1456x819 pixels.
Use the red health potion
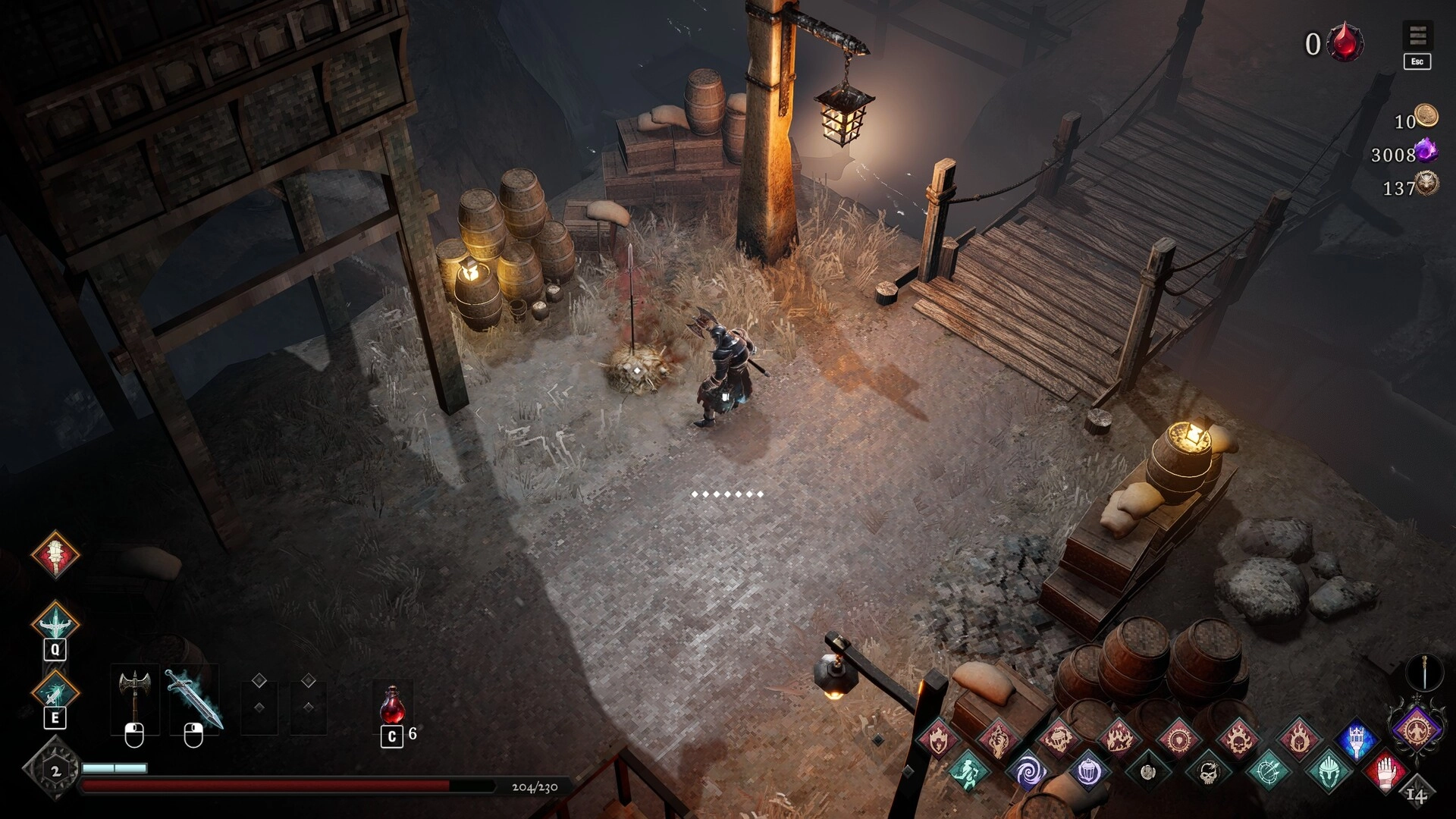[x=391, y=706]
